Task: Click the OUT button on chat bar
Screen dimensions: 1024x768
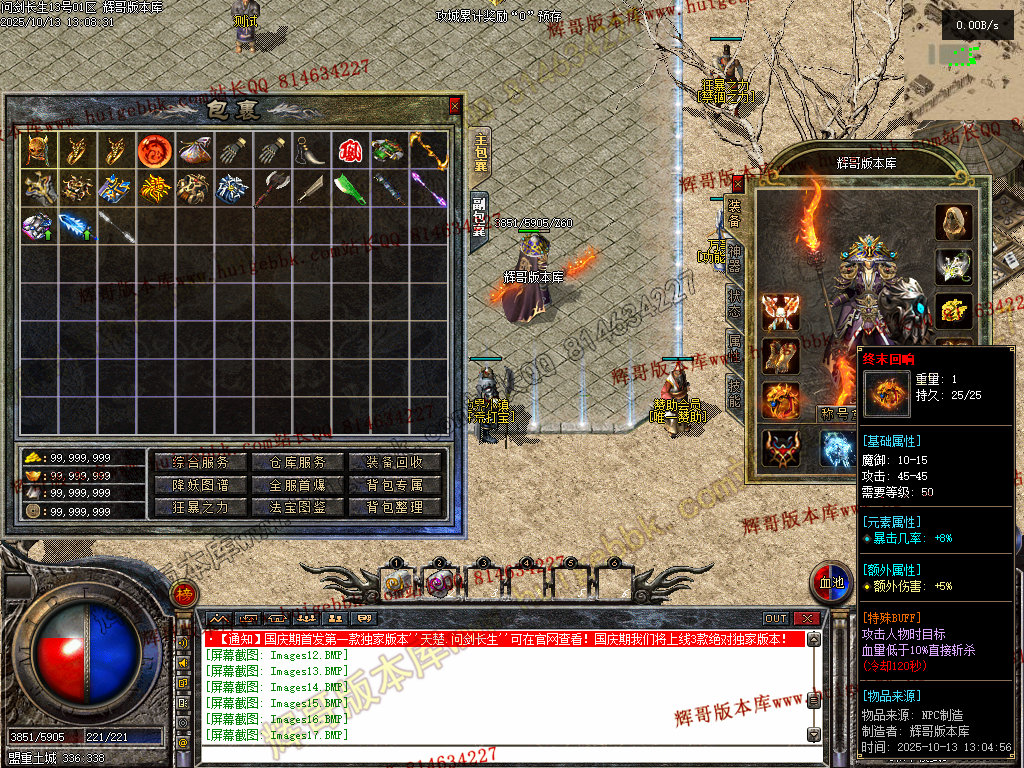Action: coord(776,619)
